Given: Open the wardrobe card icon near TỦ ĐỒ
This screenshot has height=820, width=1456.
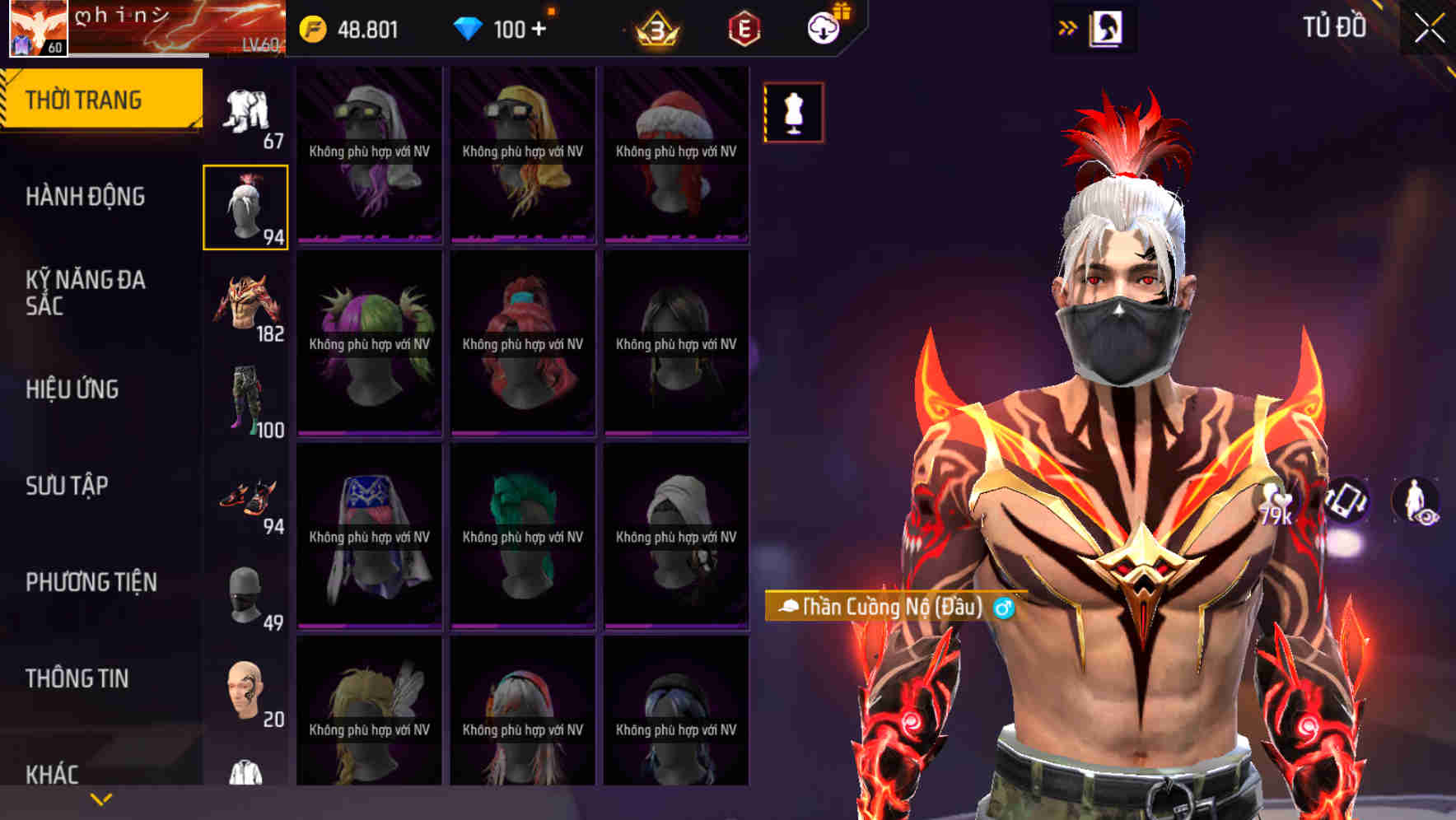Looking at the screenshot, I should coord(1108,27).
